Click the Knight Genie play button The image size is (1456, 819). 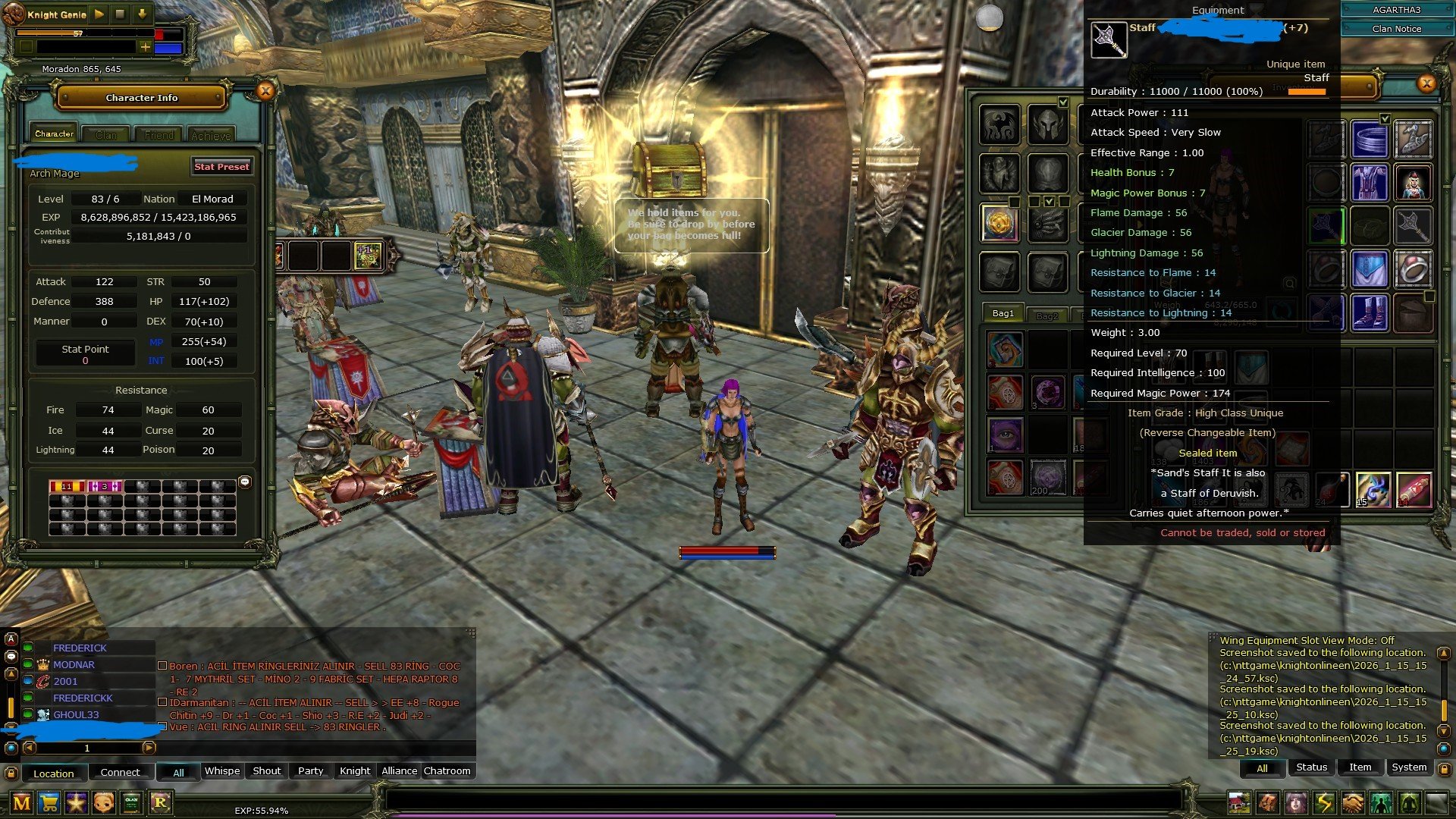tap(99, 14)
